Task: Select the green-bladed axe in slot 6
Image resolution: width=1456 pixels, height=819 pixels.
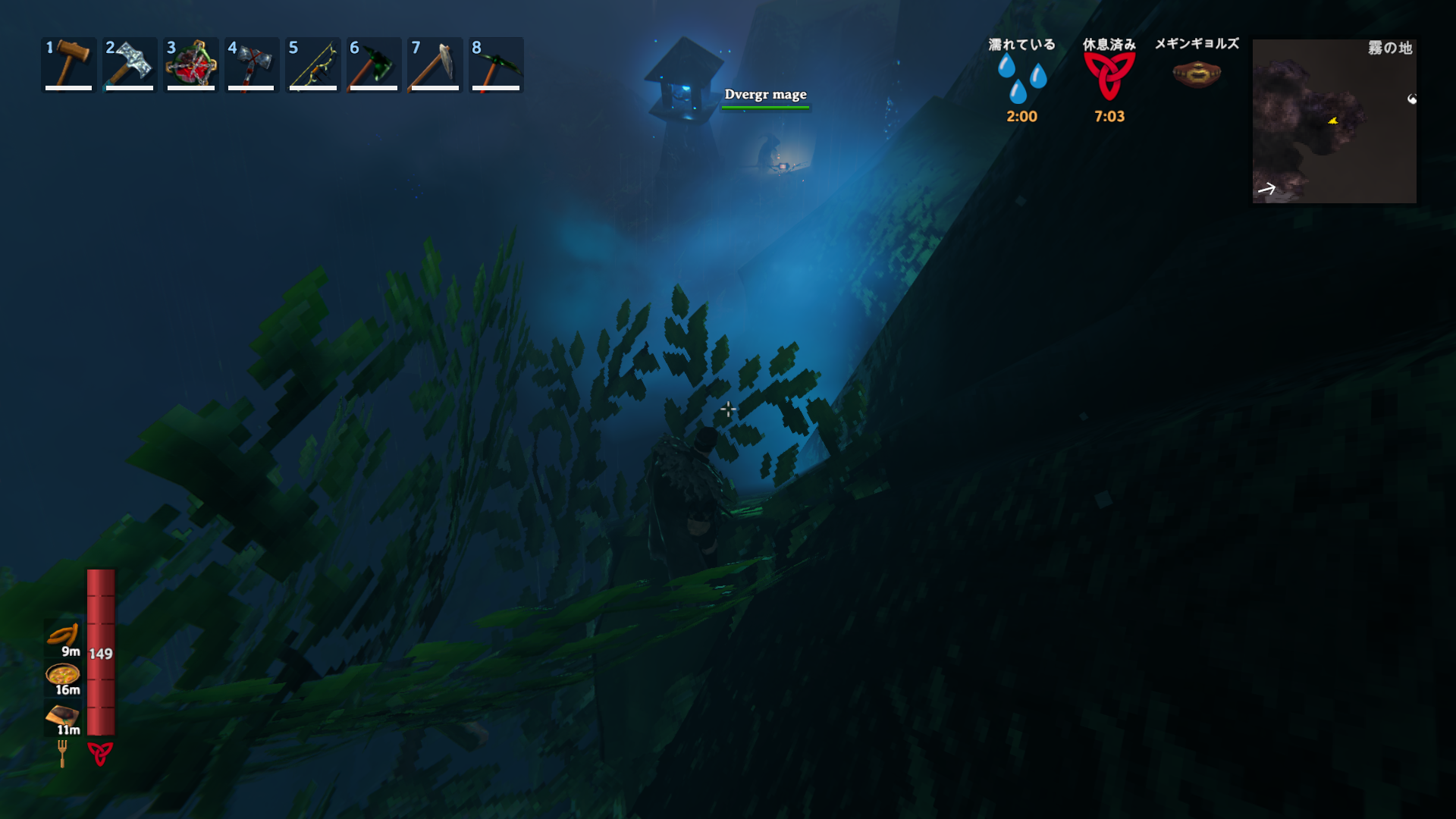Action: click(374, 64)
